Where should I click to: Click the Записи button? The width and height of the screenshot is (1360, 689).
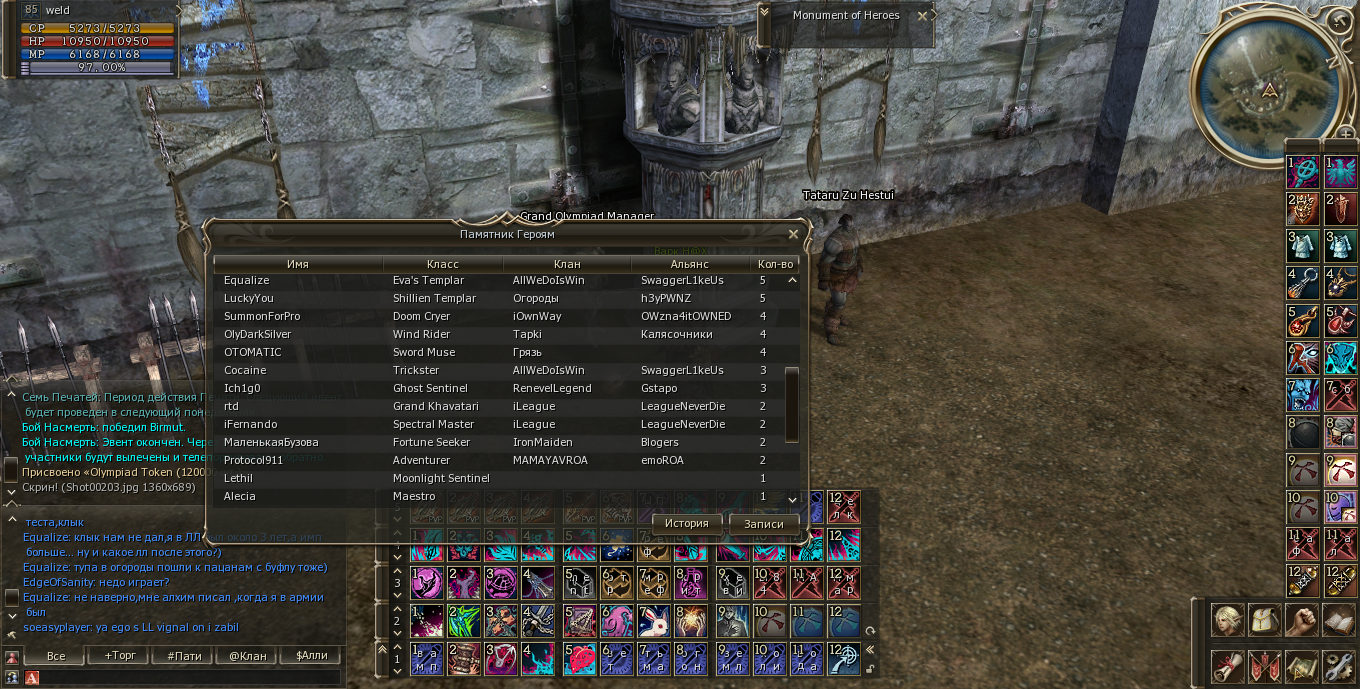pos(764,523)
